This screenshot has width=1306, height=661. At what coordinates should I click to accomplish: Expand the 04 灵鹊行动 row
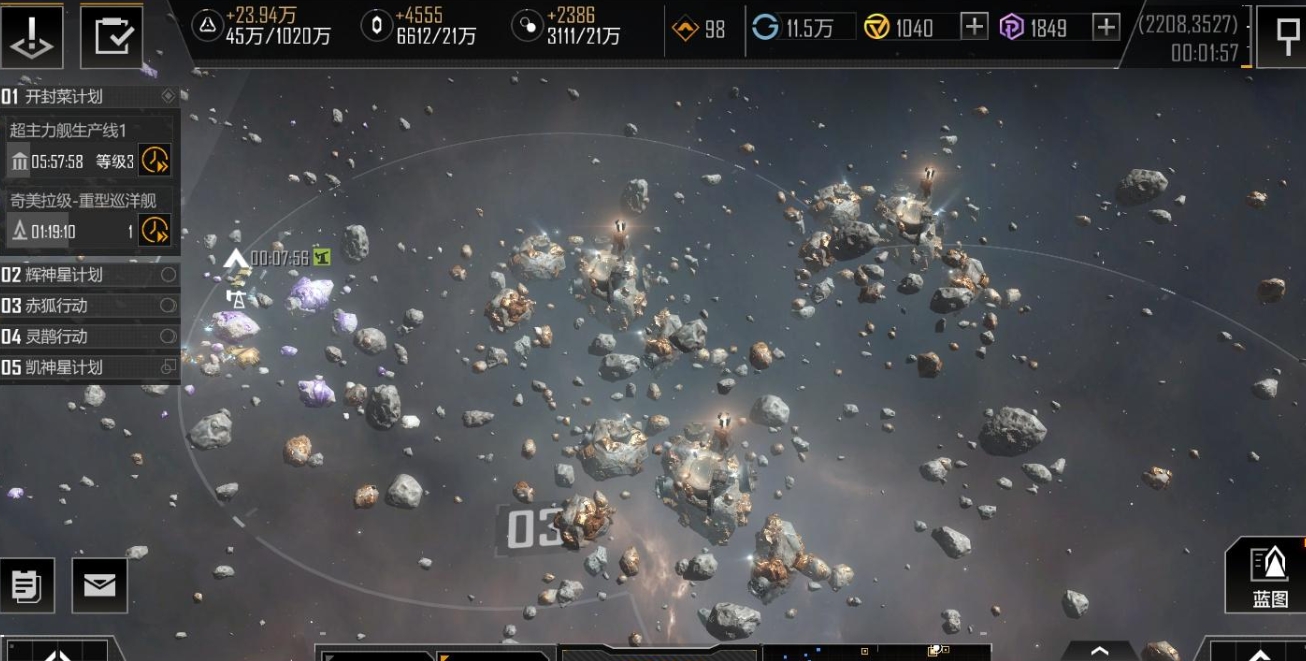pyautogui.click(x=88, y=336)
